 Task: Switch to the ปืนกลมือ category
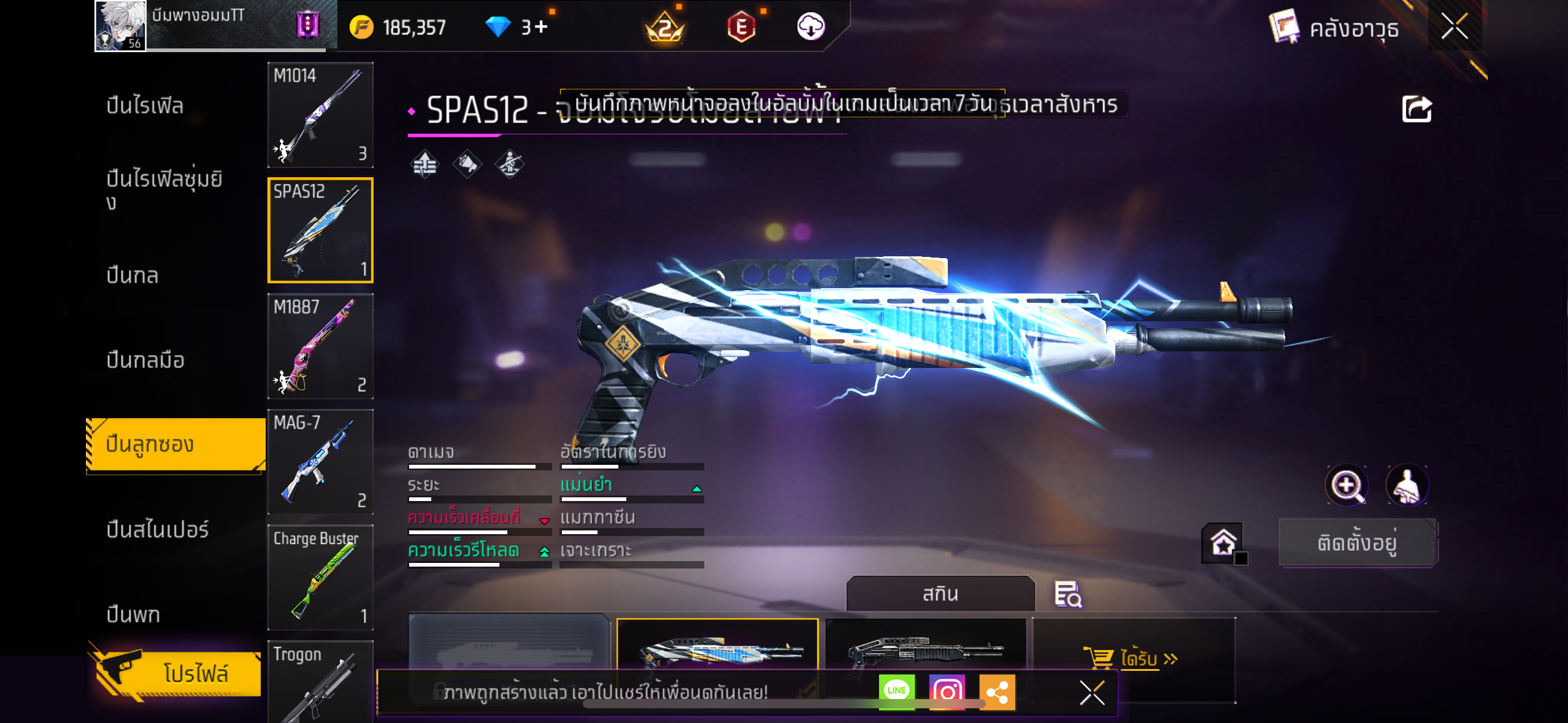click(145, 360)
